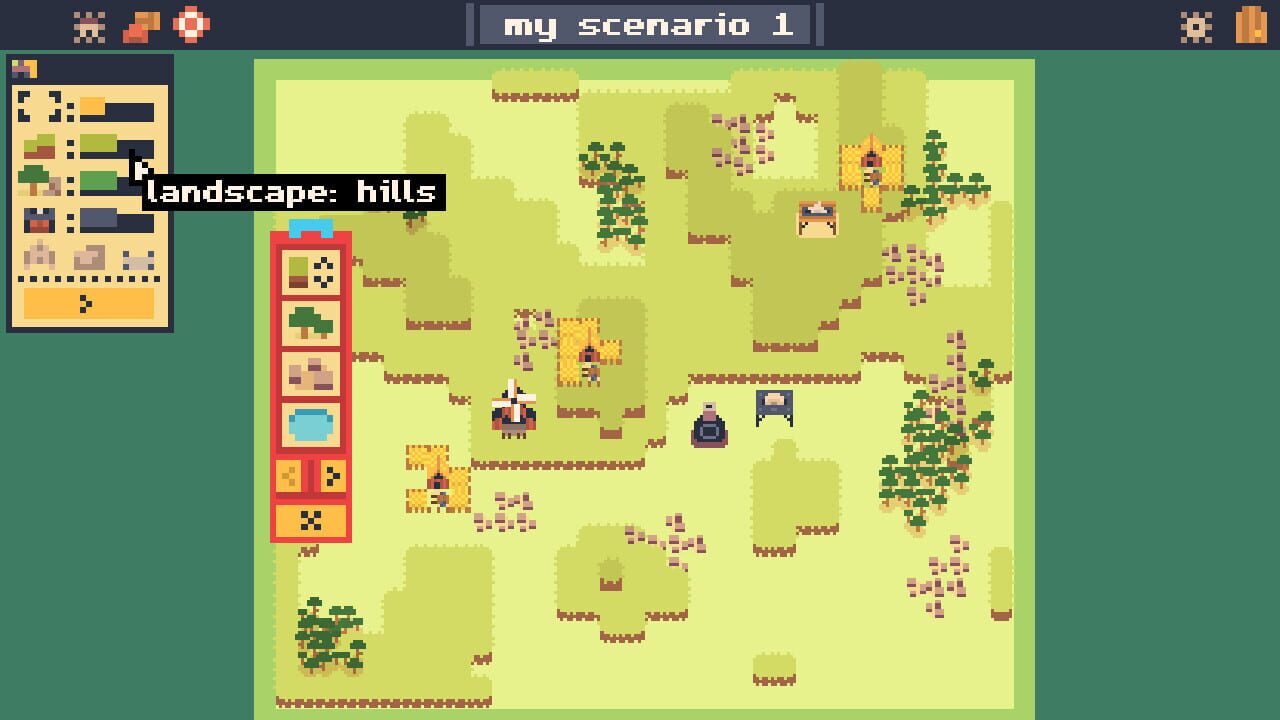Click the bug icon in the top bar
The height and width of the screenshot is (720, 1280).
[88, 25]
